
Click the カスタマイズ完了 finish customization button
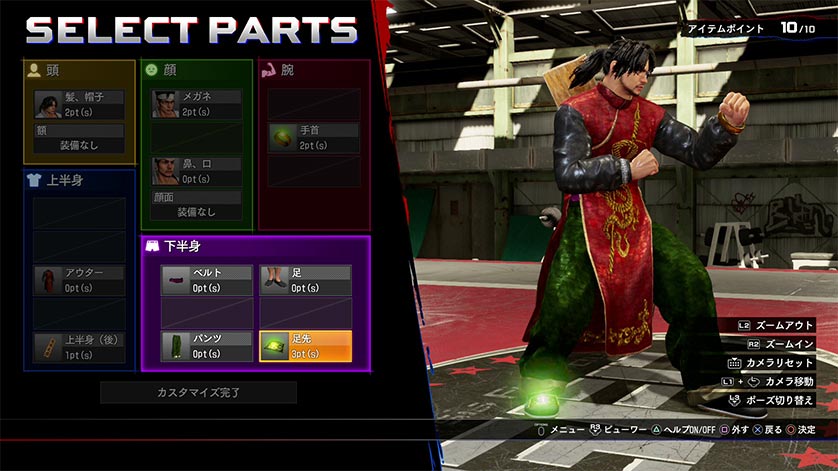tap(198, 392)
